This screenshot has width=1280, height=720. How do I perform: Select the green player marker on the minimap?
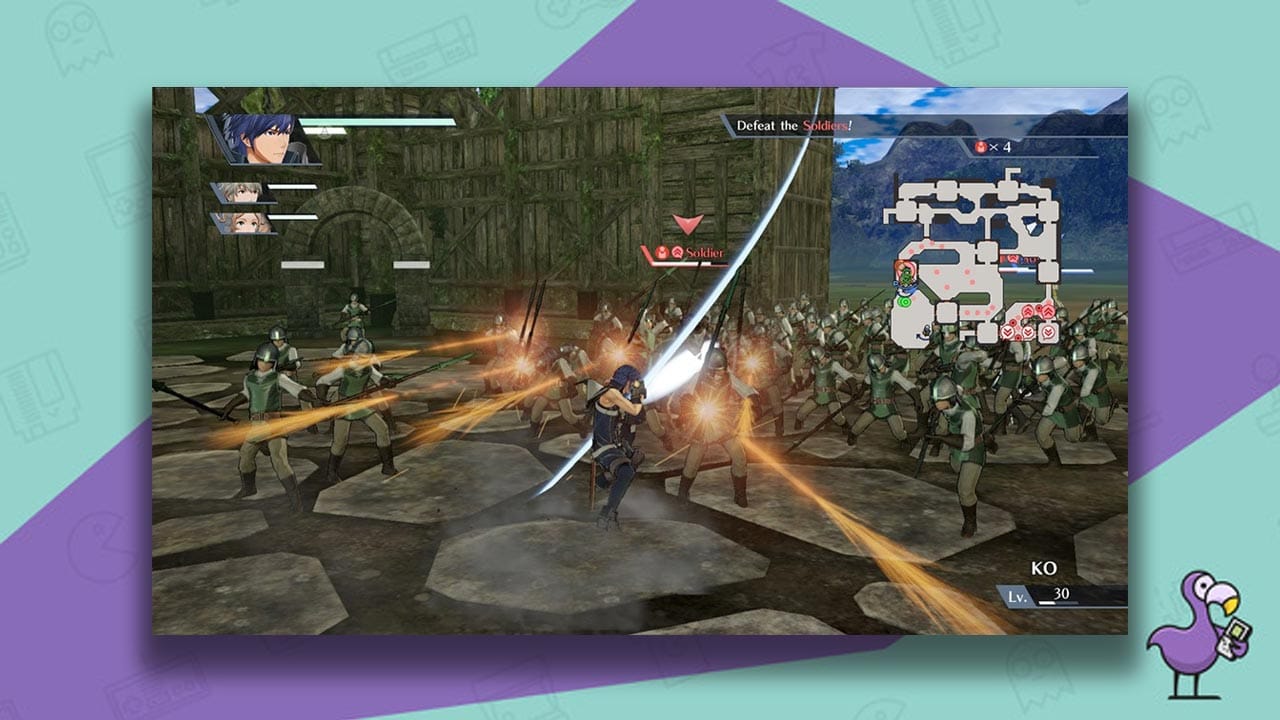click(x=903, y=300)
